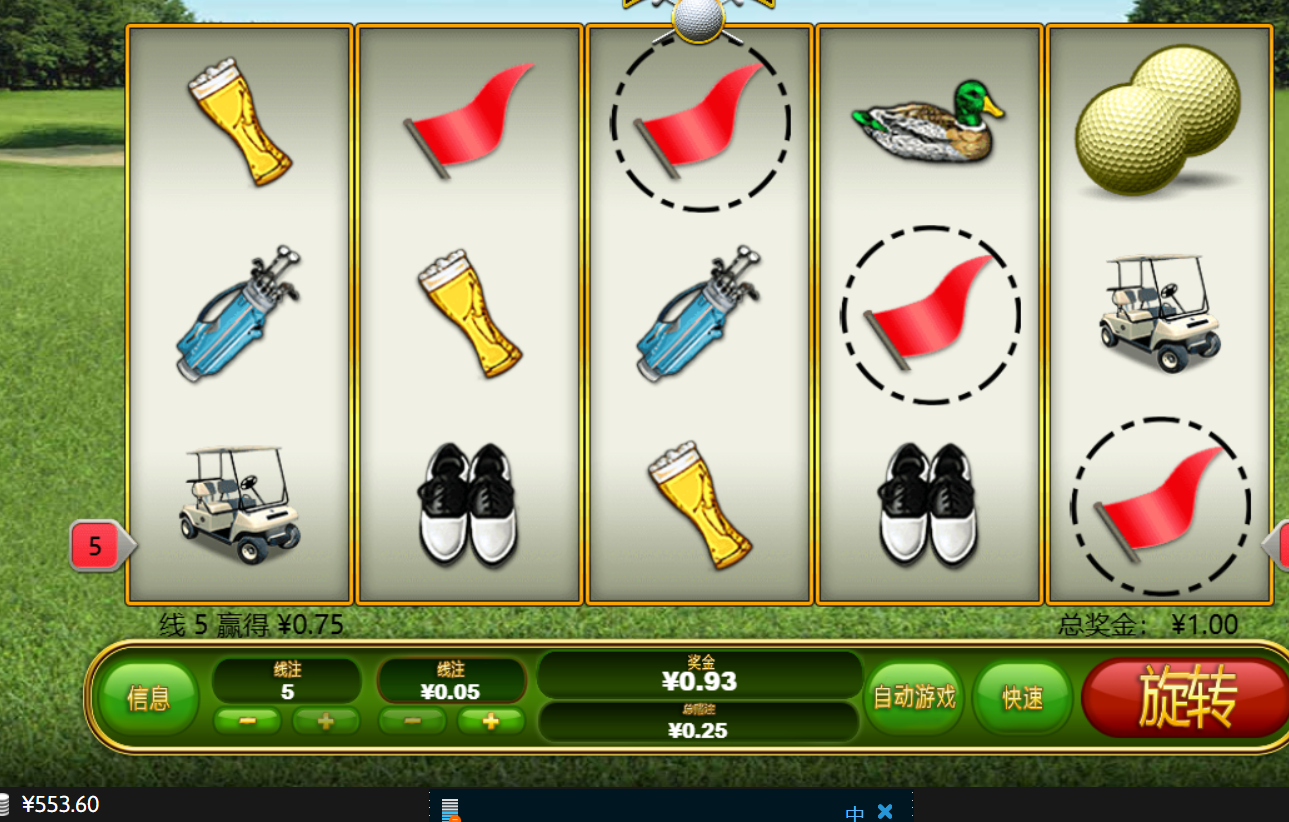
Task: Enable 快速 quick spin mode
Action: pos(1022,698)
